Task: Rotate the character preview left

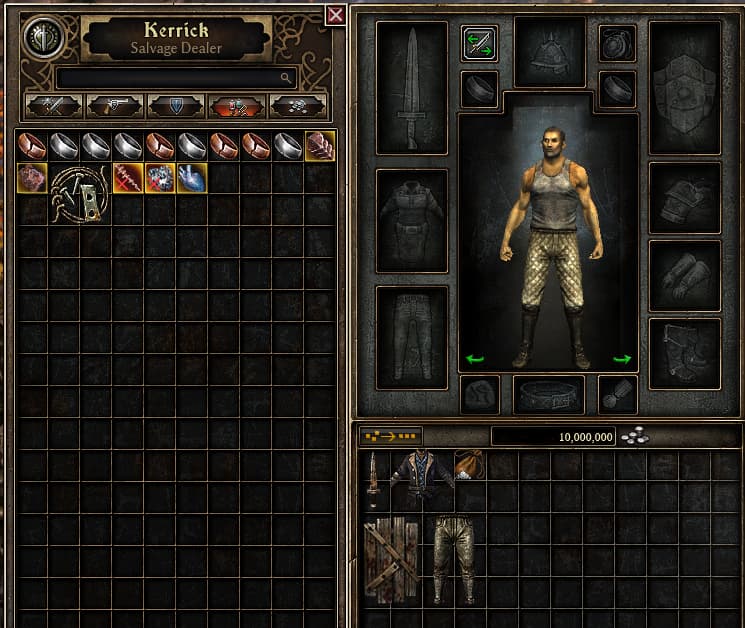Action: click(476, 359)
